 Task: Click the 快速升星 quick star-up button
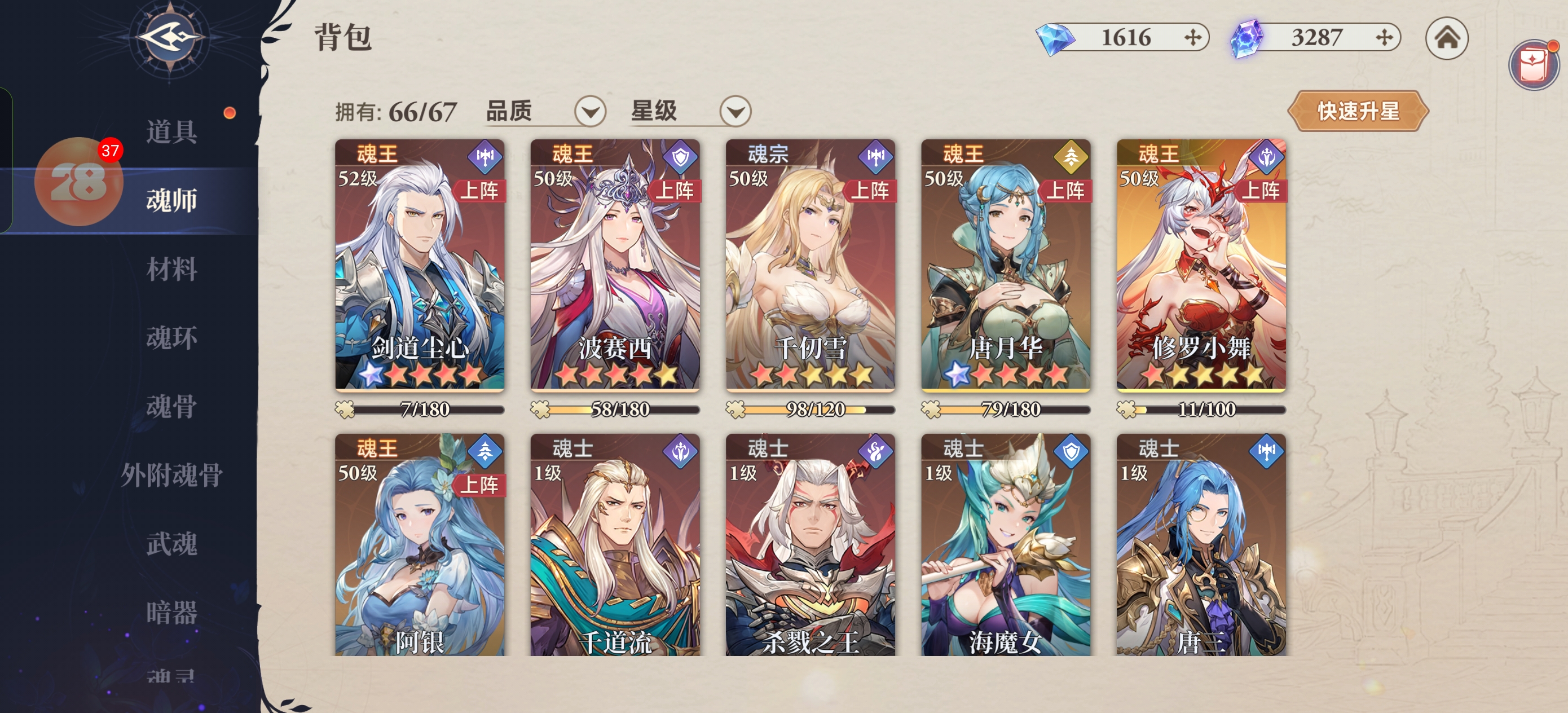[1358, 111]
